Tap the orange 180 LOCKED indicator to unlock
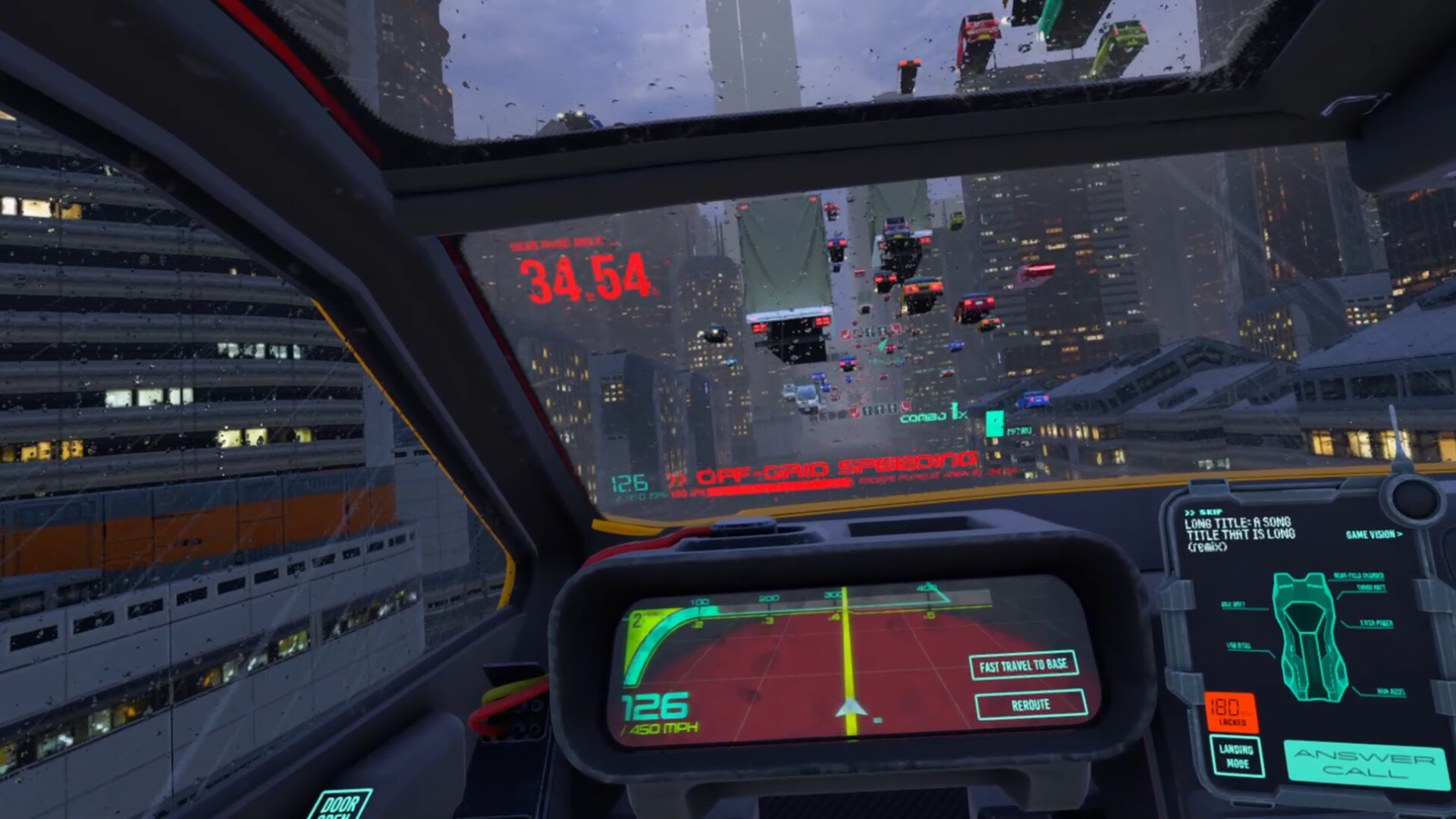 1232,711
